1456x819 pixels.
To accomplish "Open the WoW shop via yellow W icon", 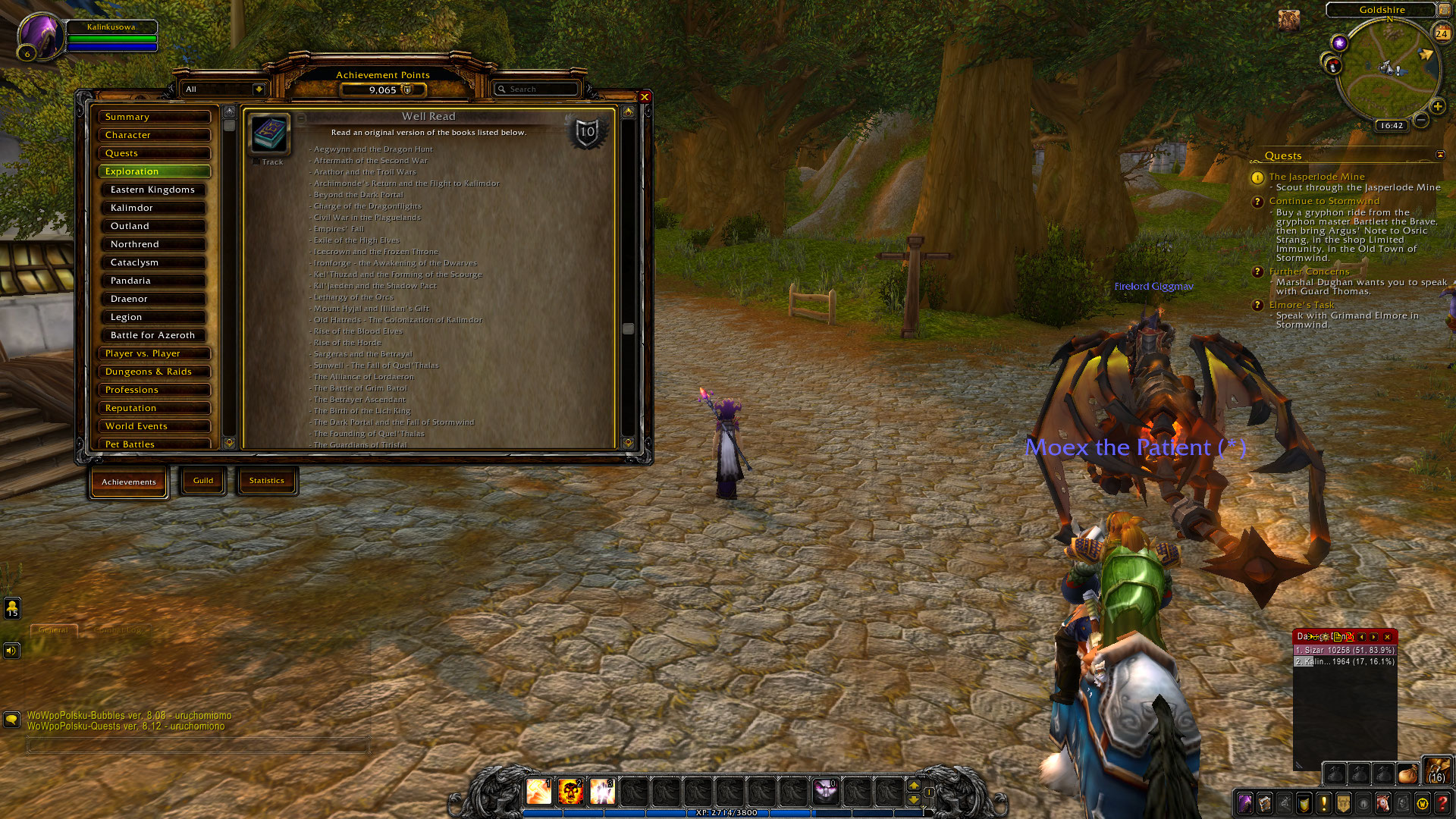I will coord(1422,803).
